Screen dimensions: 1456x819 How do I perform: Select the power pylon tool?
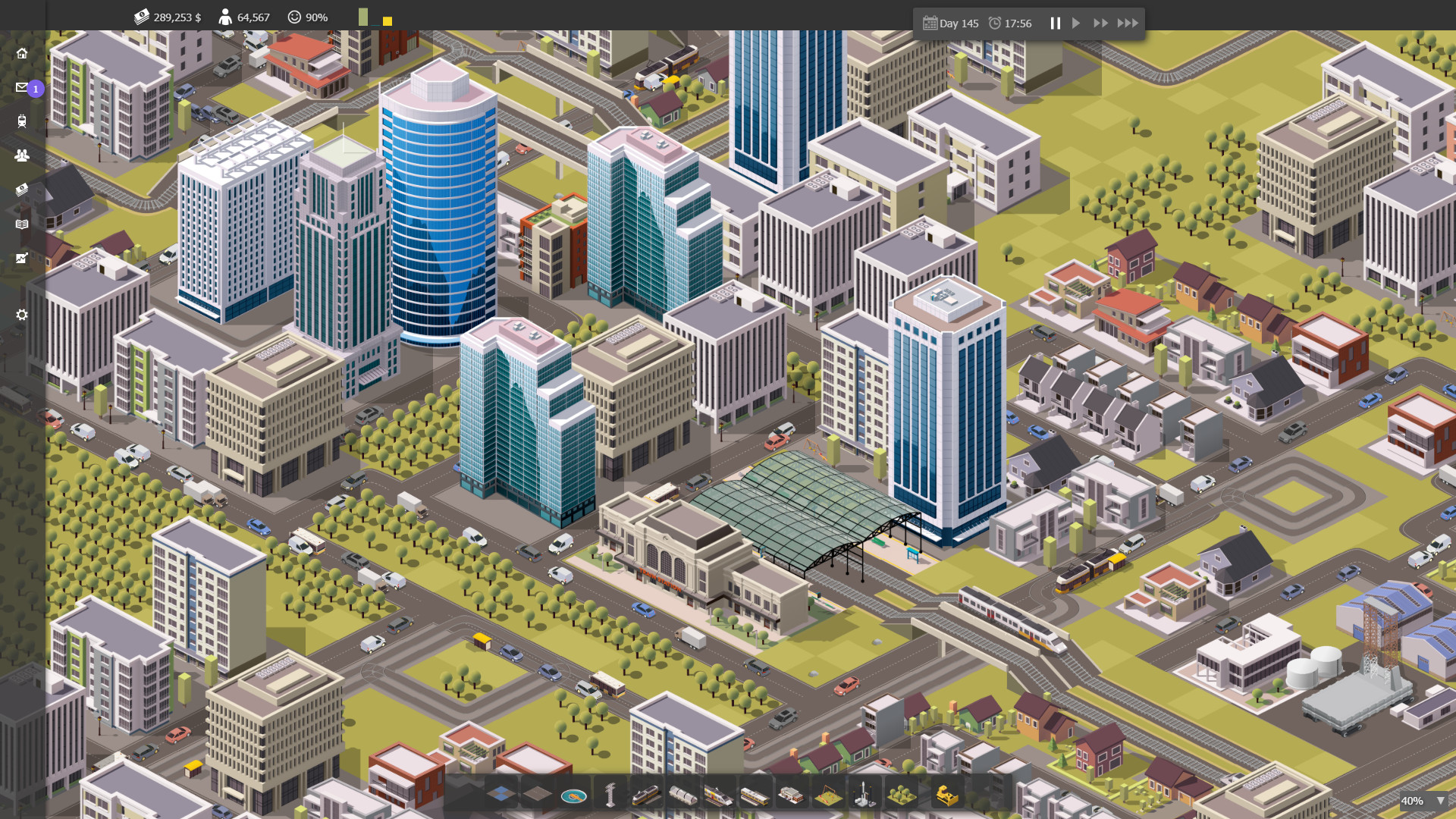(x=611, y=793)
